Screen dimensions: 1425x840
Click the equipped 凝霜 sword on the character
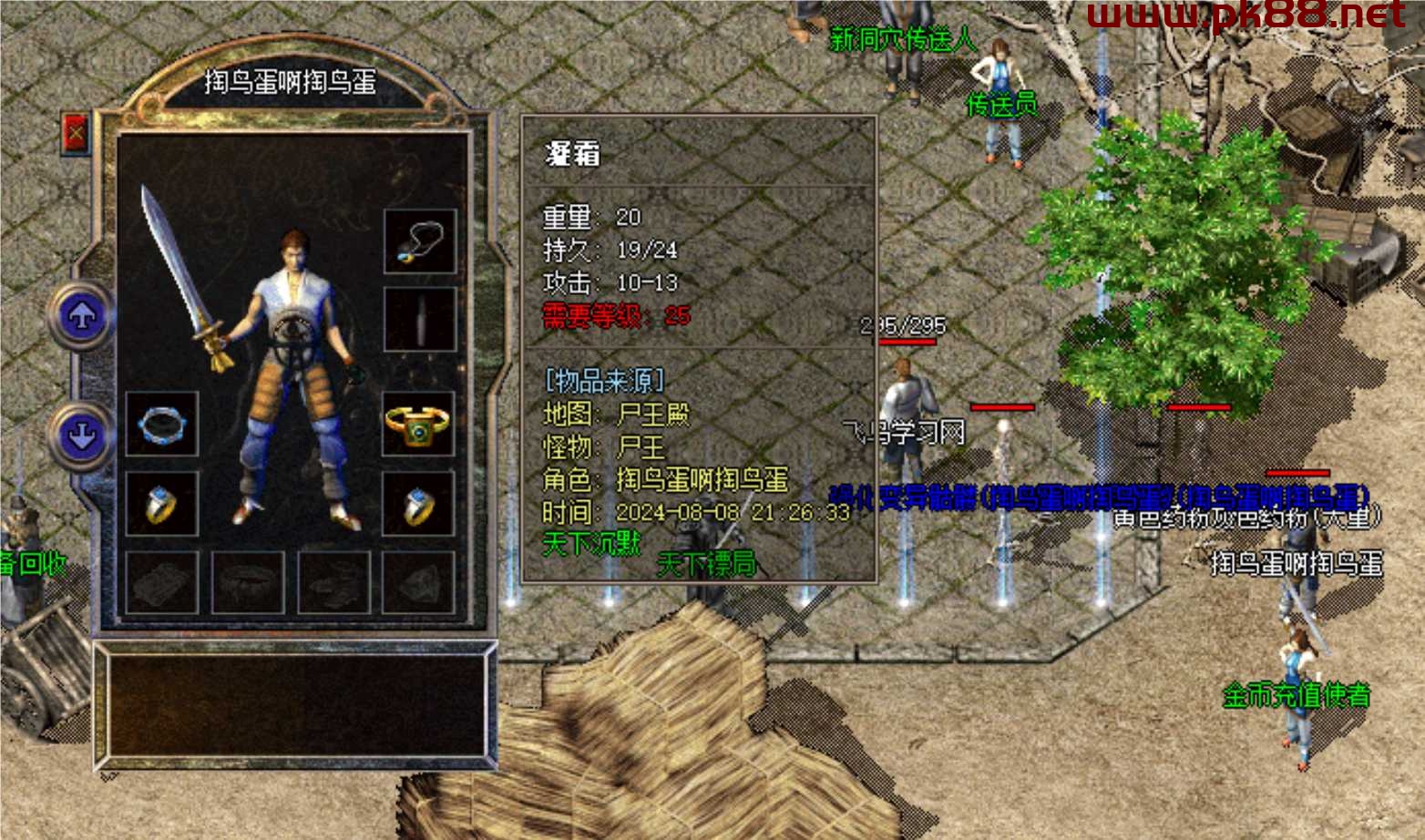tap(182, 273)
